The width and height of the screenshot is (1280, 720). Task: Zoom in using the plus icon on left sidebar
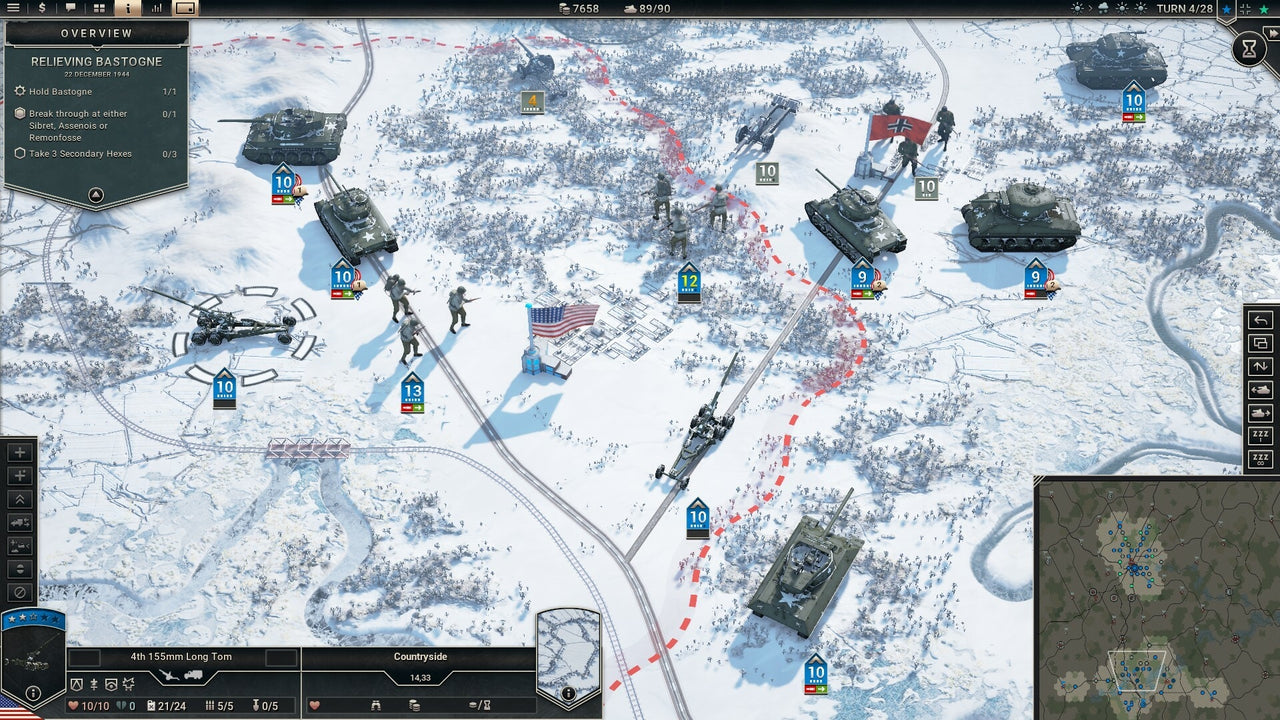(22, 452)
